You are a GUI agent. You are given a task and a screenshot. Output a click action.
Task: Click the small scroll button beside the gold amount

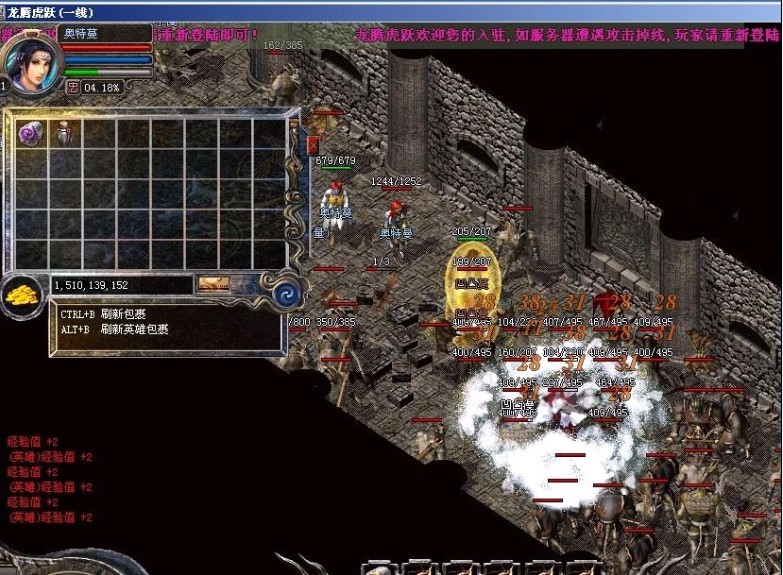pos(214,285)
